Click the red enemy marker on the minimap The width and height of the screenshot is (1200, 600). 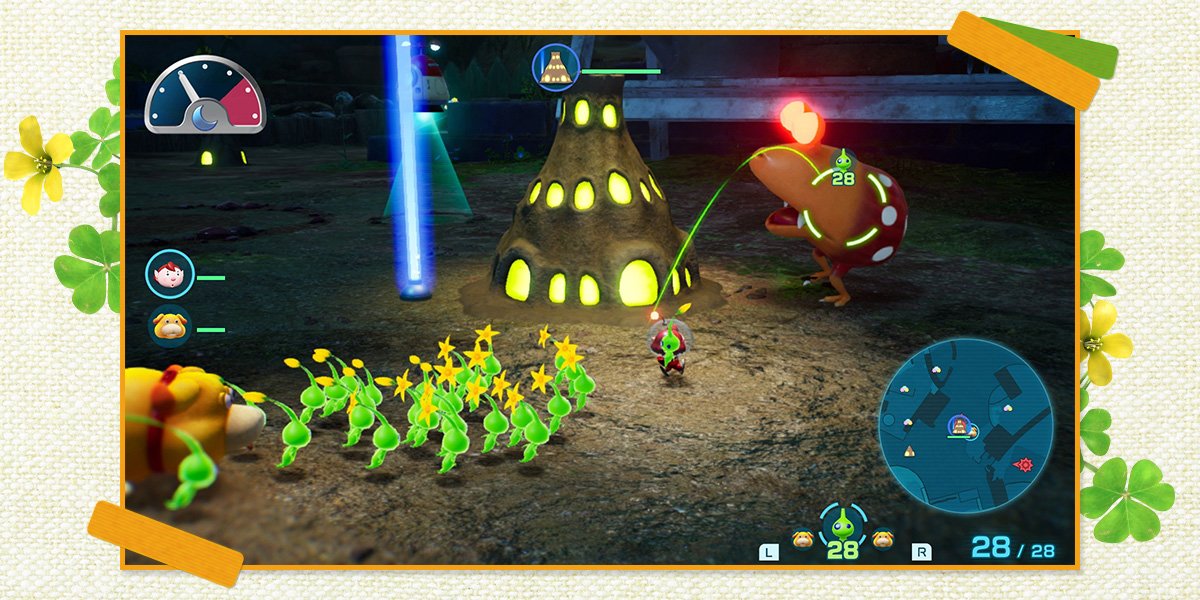click(1023, 464)
